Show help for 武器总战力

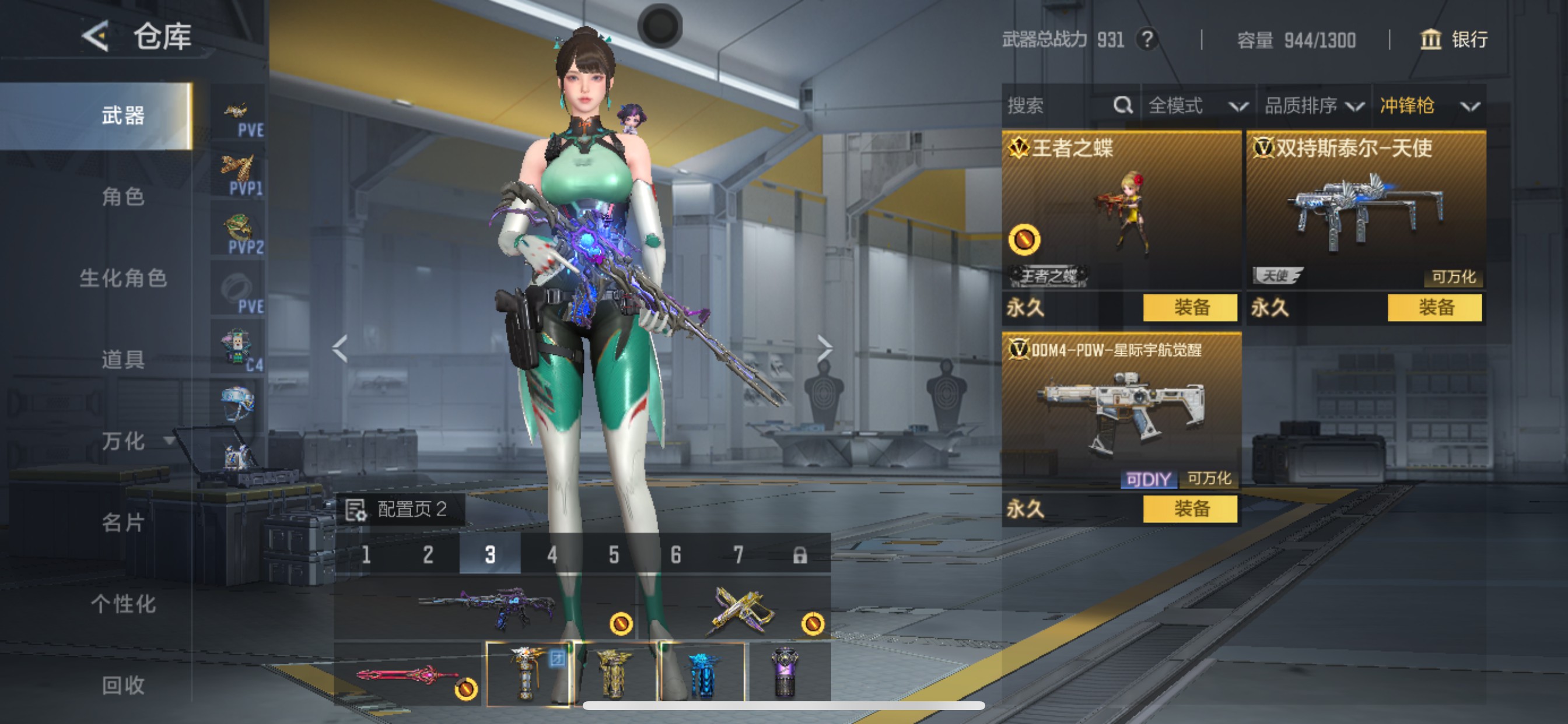pos(1147,40)
